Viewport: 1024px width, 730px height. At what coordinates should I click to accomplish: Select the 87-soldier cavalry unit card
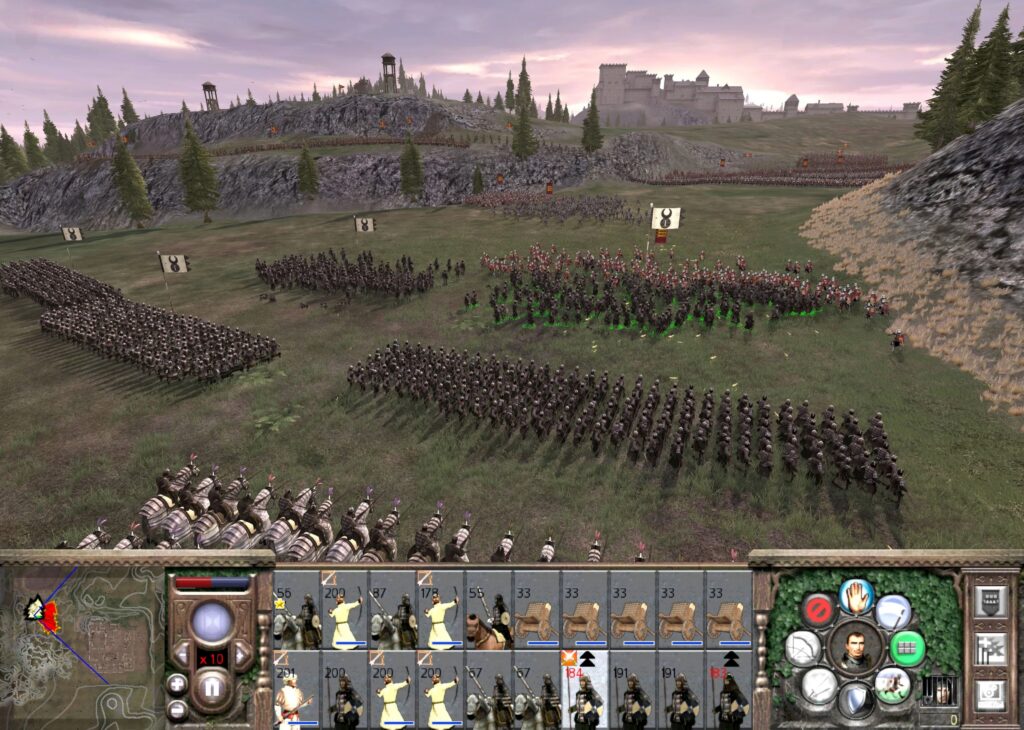click(x=392, y=609)
